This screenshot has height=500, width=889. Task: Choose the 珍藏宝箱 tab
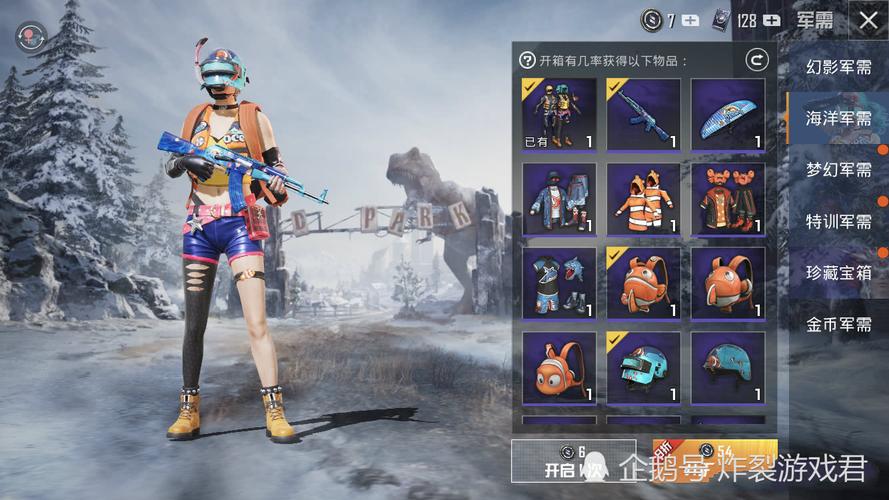(838, 272)
